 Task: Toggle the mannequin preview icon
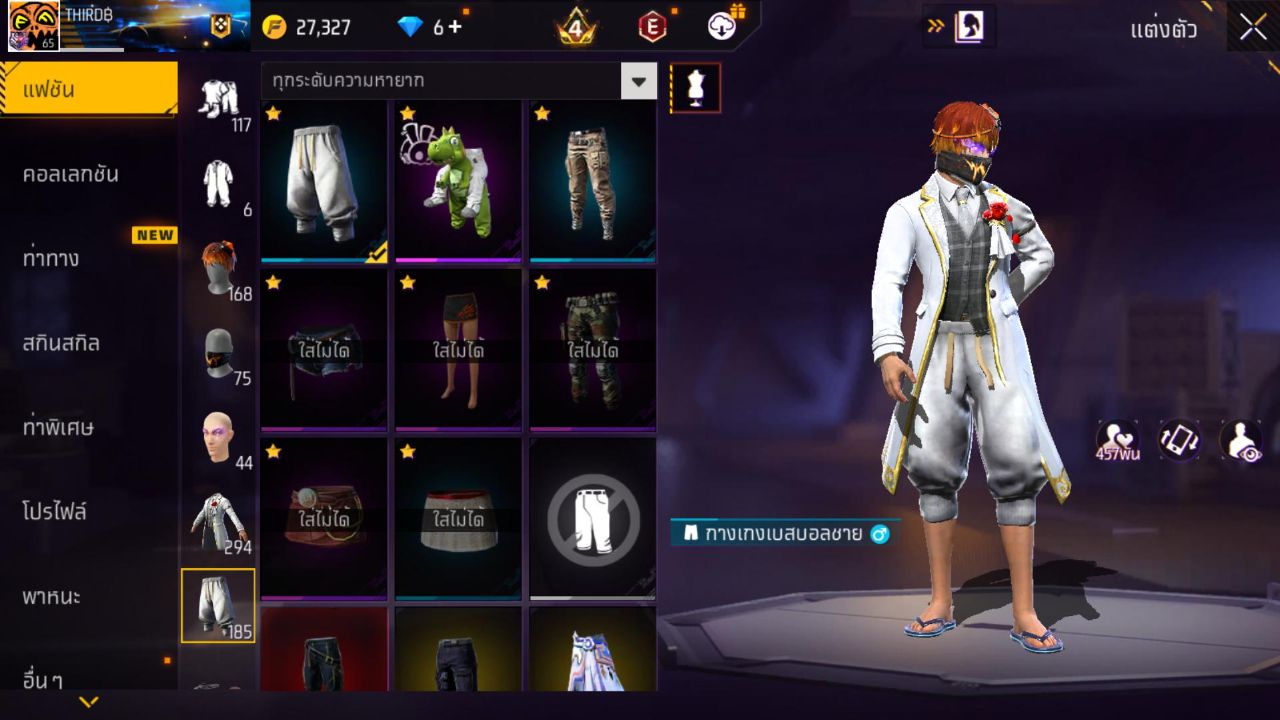pyautogui.click(x=695, y=88)
